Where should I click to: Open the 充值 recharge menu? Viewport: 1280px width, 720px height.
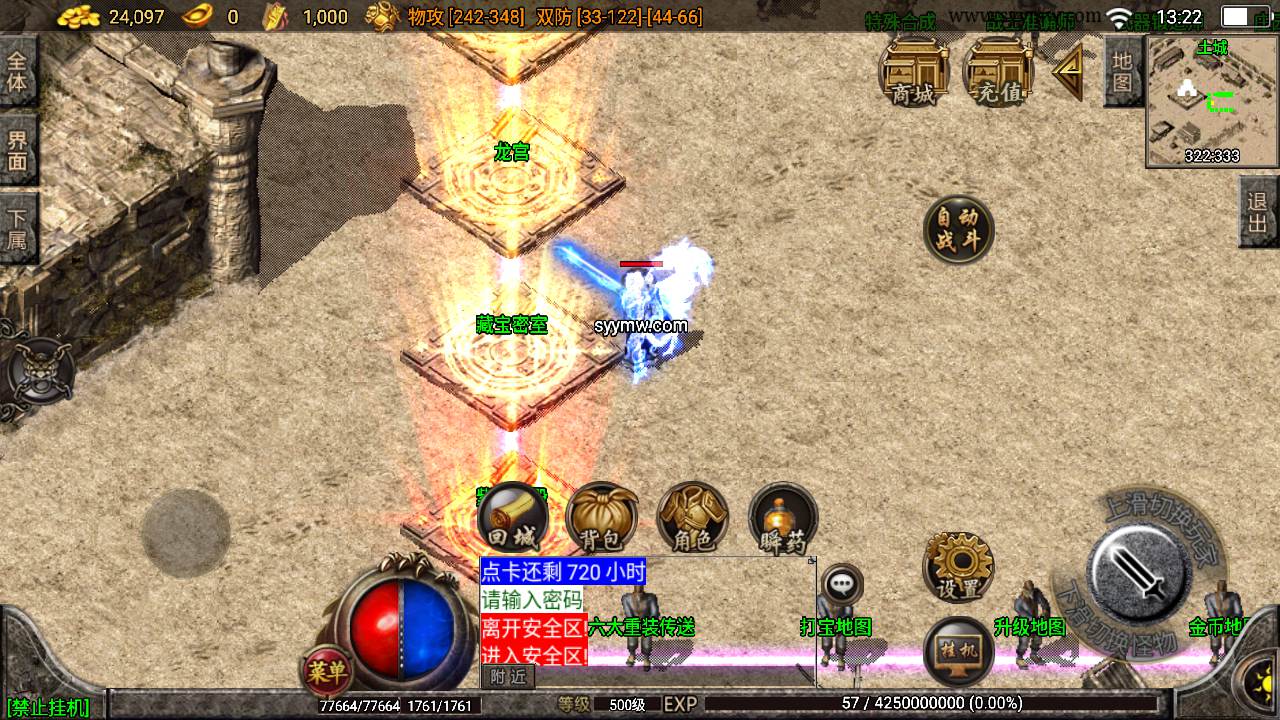coord(997,72)
